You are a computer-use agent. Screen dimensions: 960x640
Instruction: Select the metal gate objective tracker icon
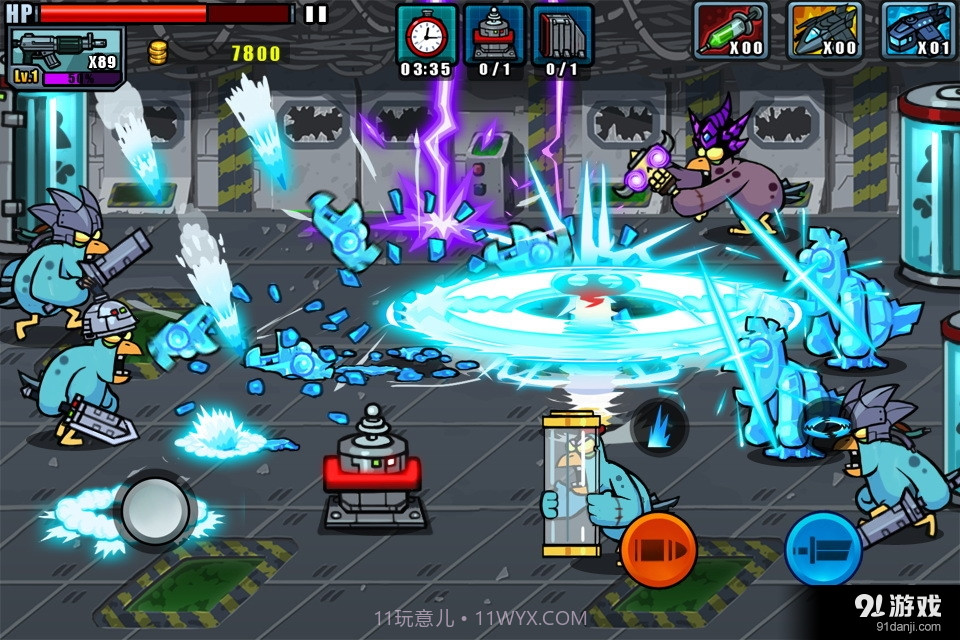click(x=561, y=36)
